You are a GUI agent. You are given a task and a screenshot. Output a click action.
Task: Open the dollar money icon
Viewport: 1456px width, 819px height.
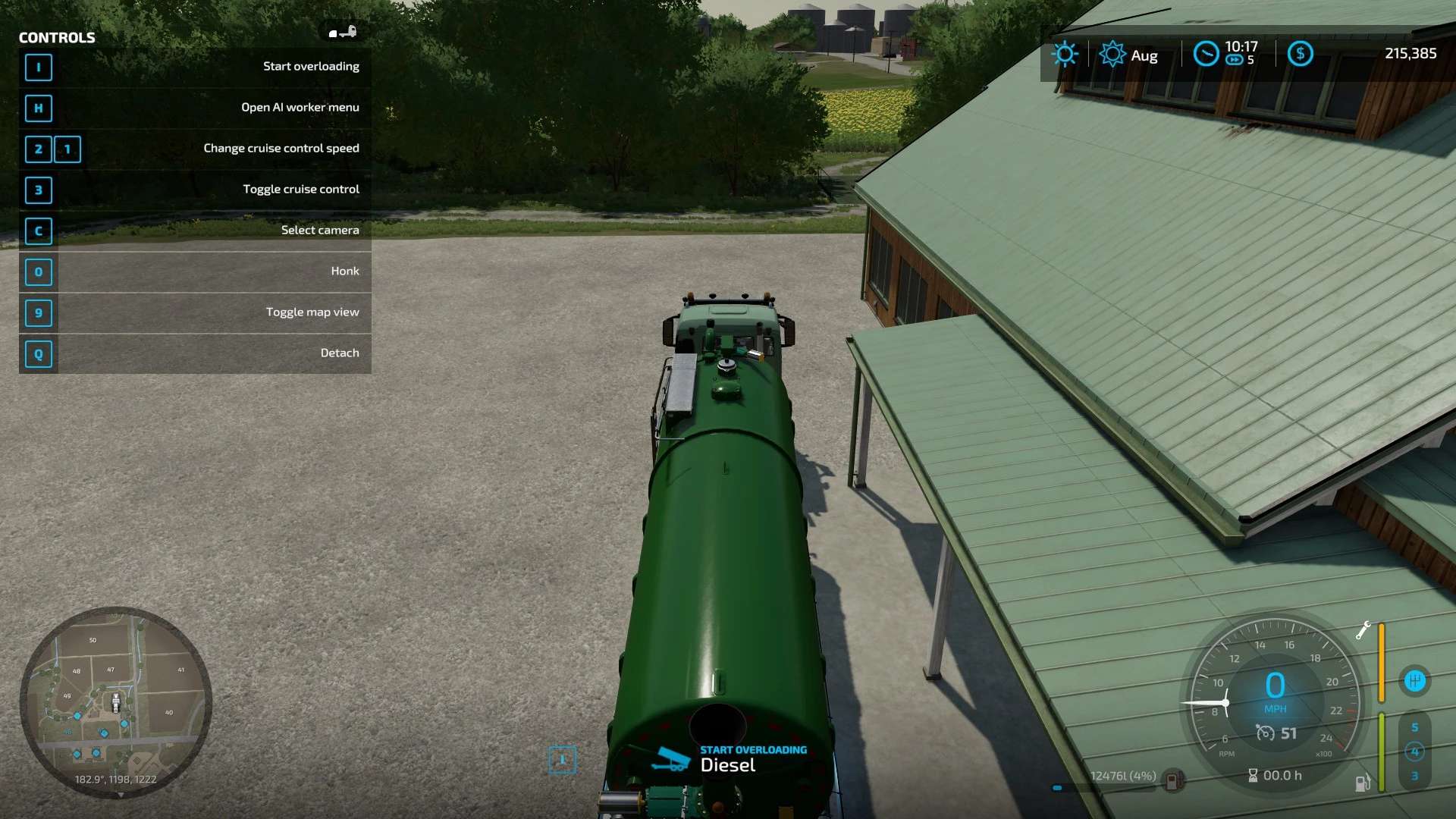click(1300, 54)
